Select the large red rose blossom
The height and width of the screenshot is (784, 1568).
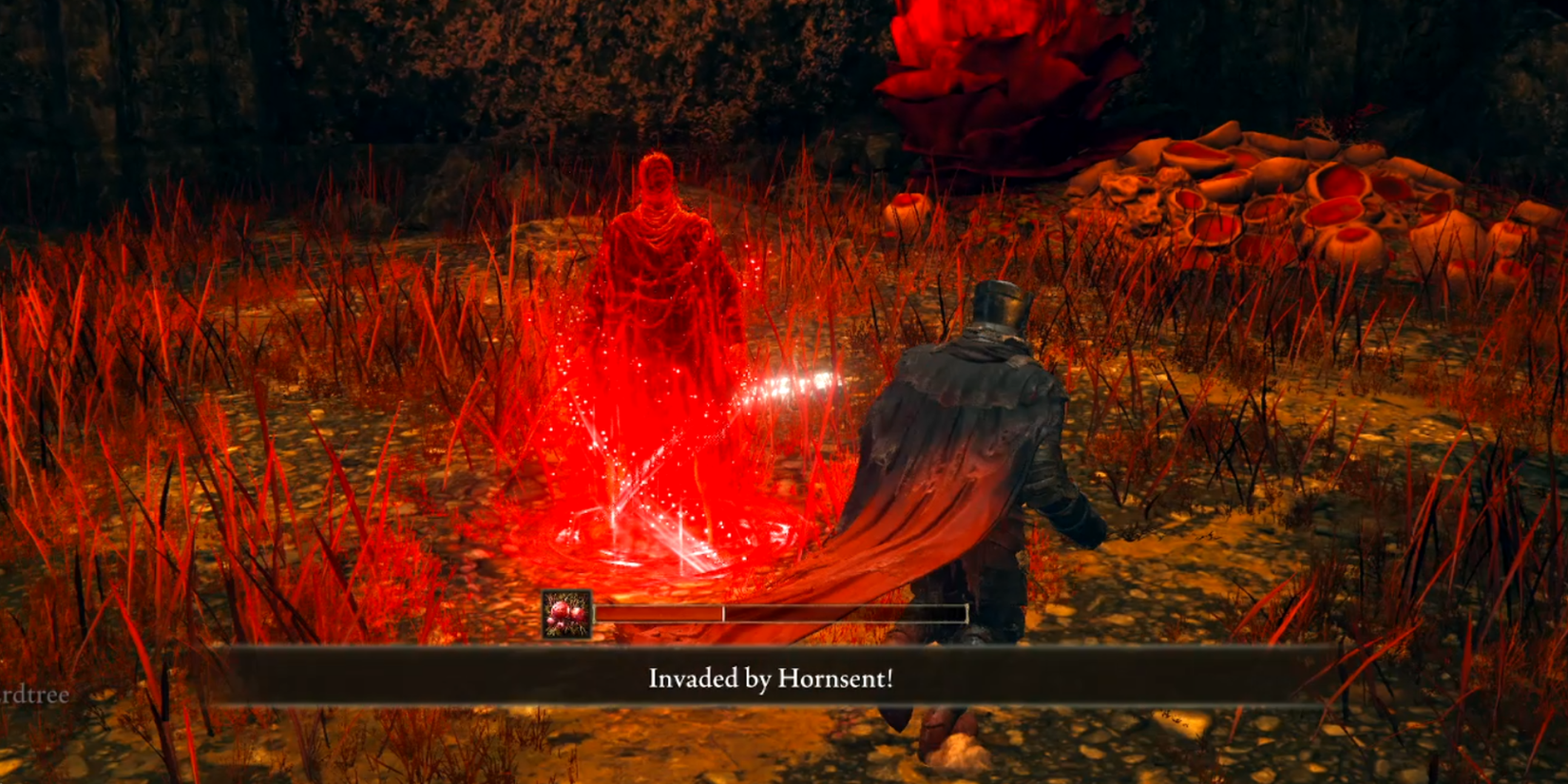point(1007,76)
